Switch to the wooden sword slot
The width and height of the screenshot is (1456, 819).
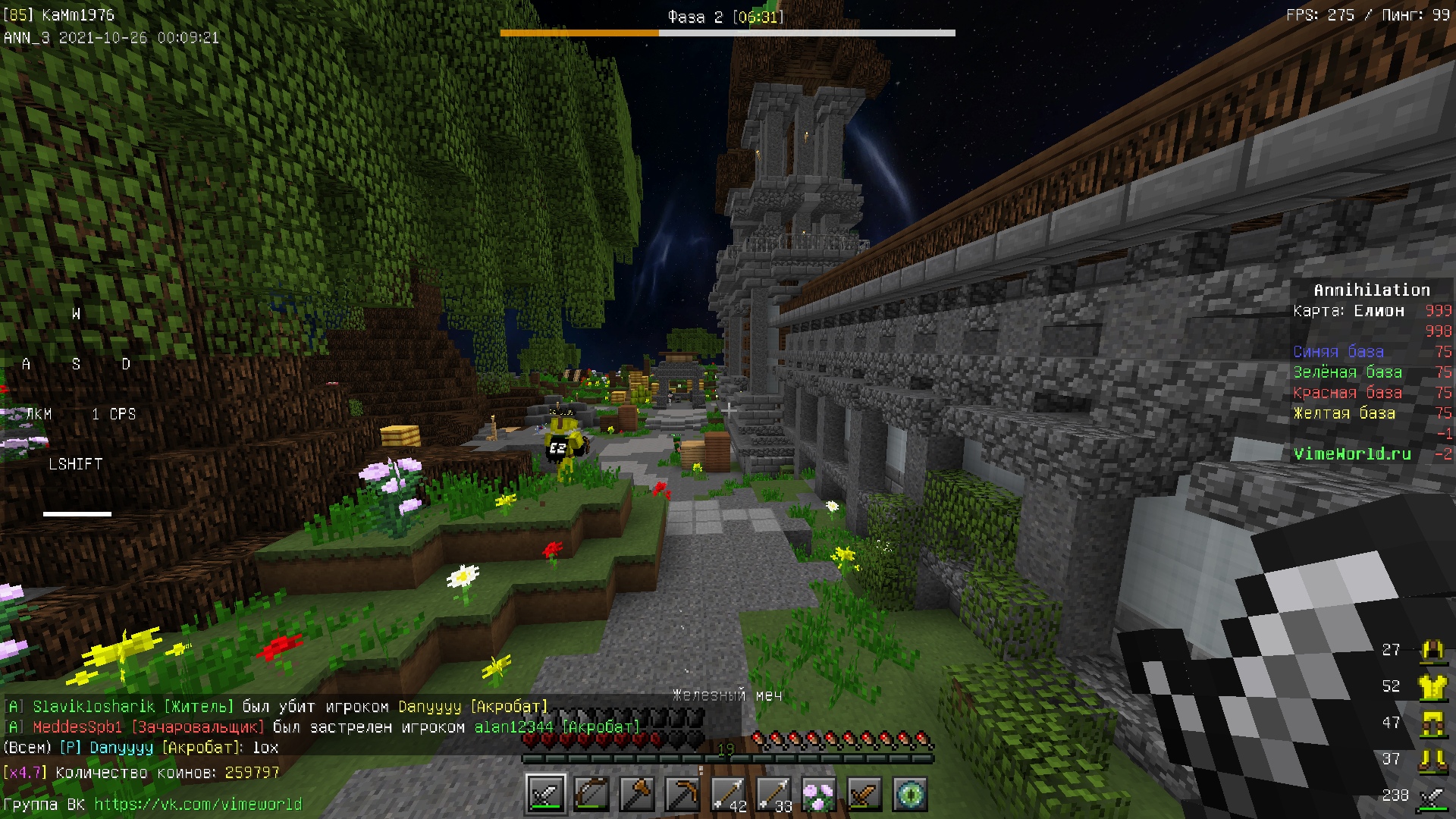(x=864, y=794)
